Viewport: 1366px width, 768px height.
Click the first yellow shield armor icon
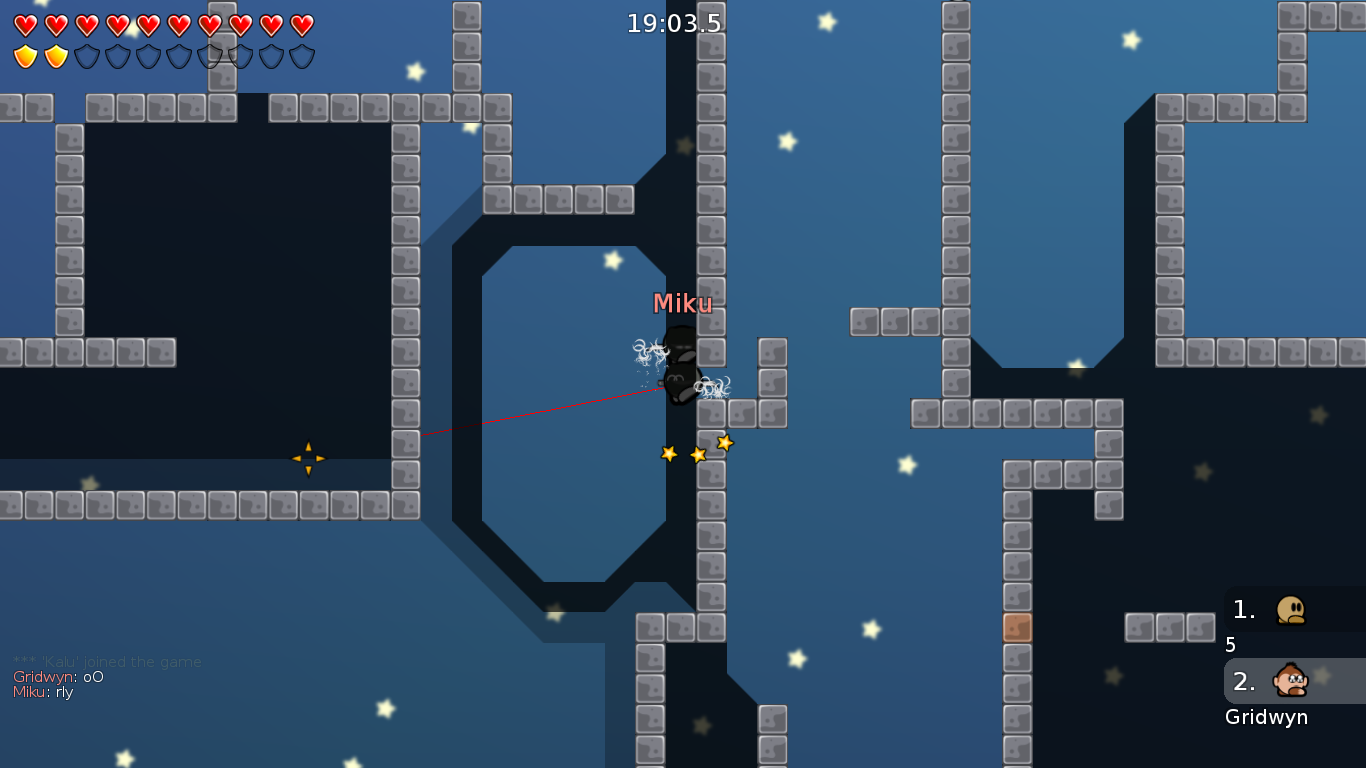(x=26, y=56)
